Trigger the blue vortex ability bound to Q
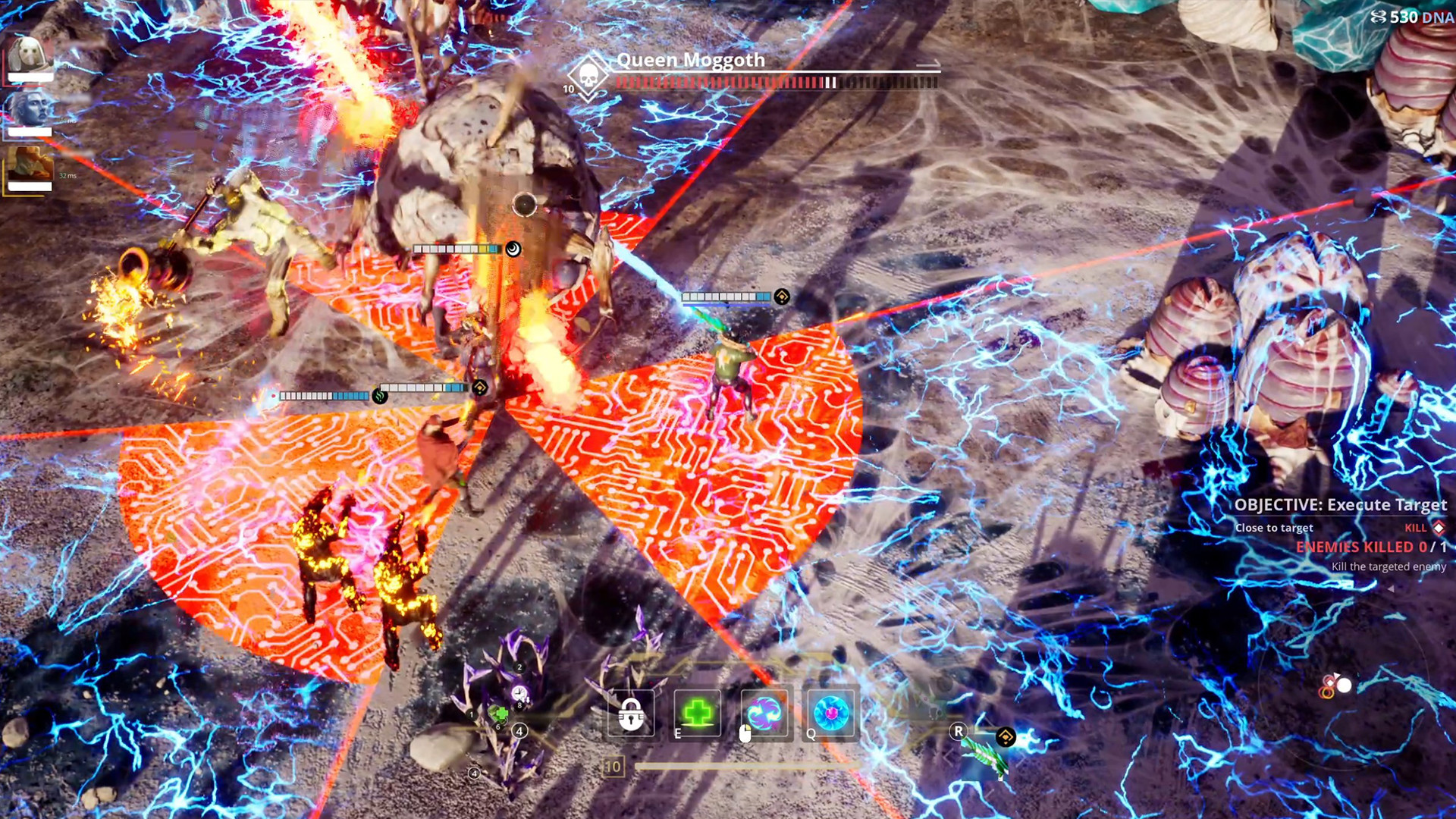 coord(830,711)
